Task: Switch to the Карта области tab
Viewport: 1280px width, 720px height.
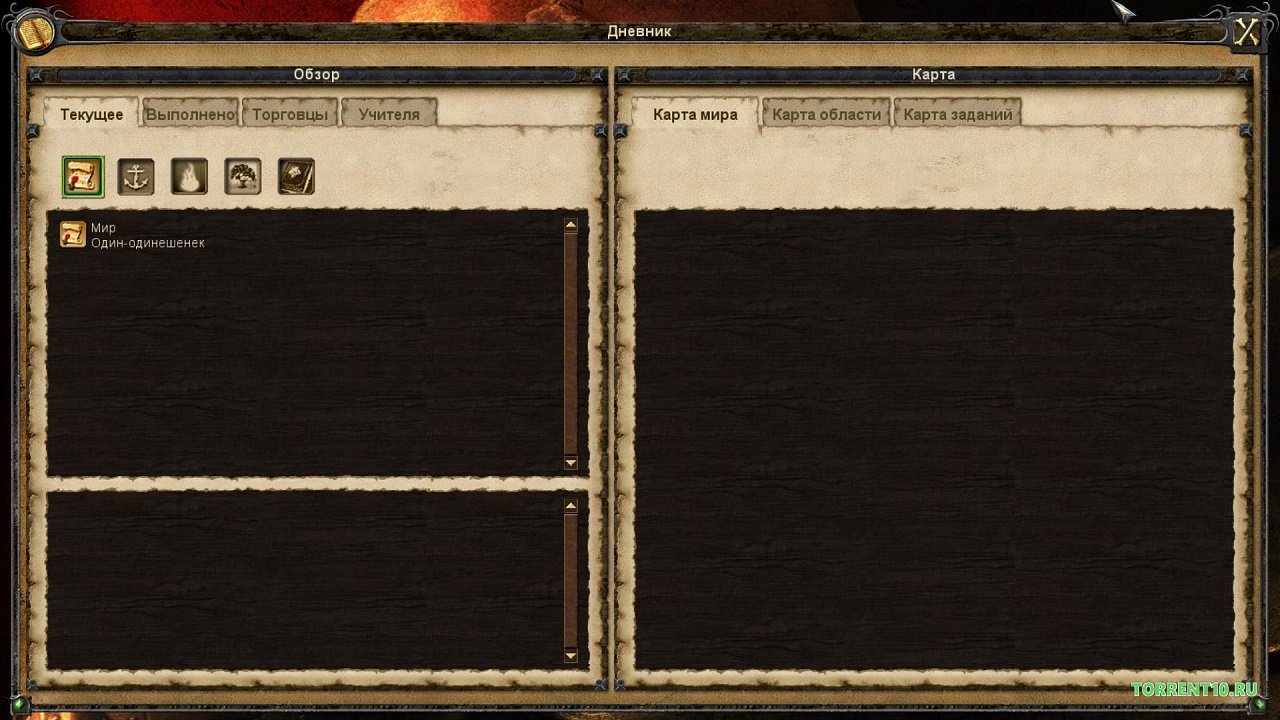Action: pos(826,114)
